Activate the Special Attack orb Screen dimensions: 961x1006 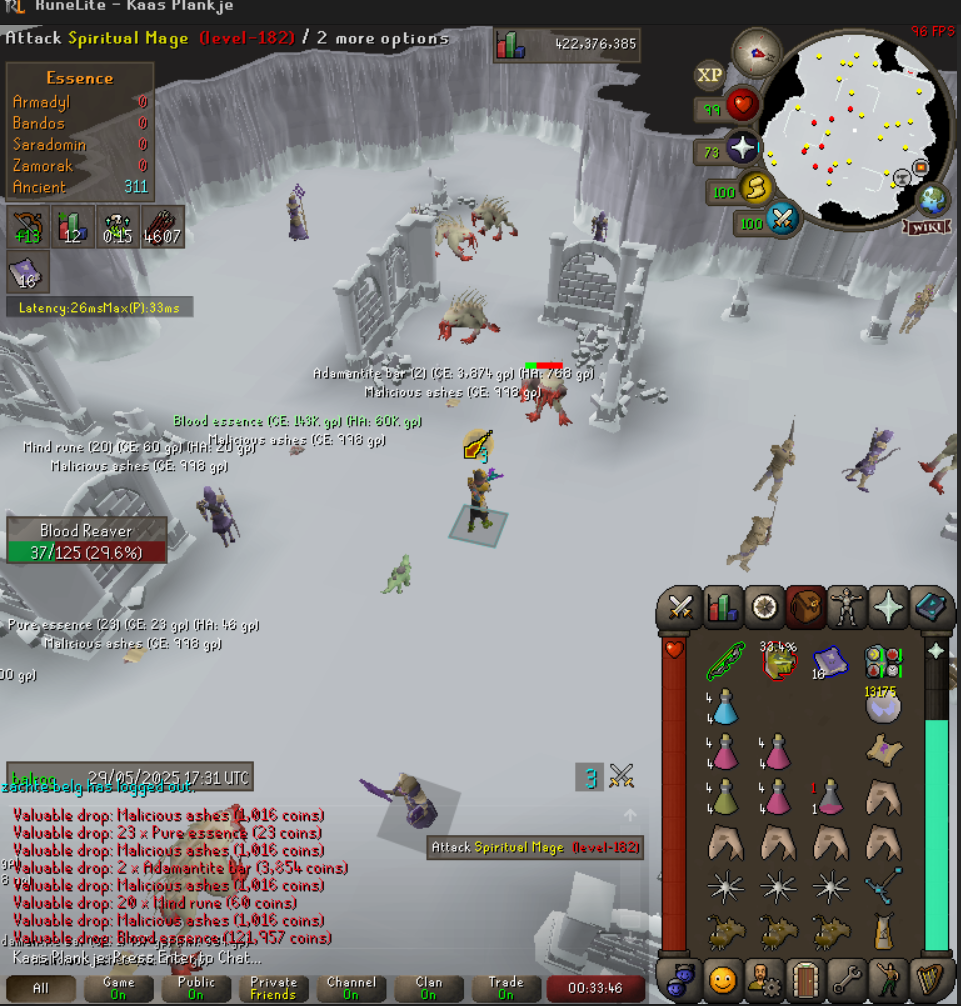tap(781, 220)
